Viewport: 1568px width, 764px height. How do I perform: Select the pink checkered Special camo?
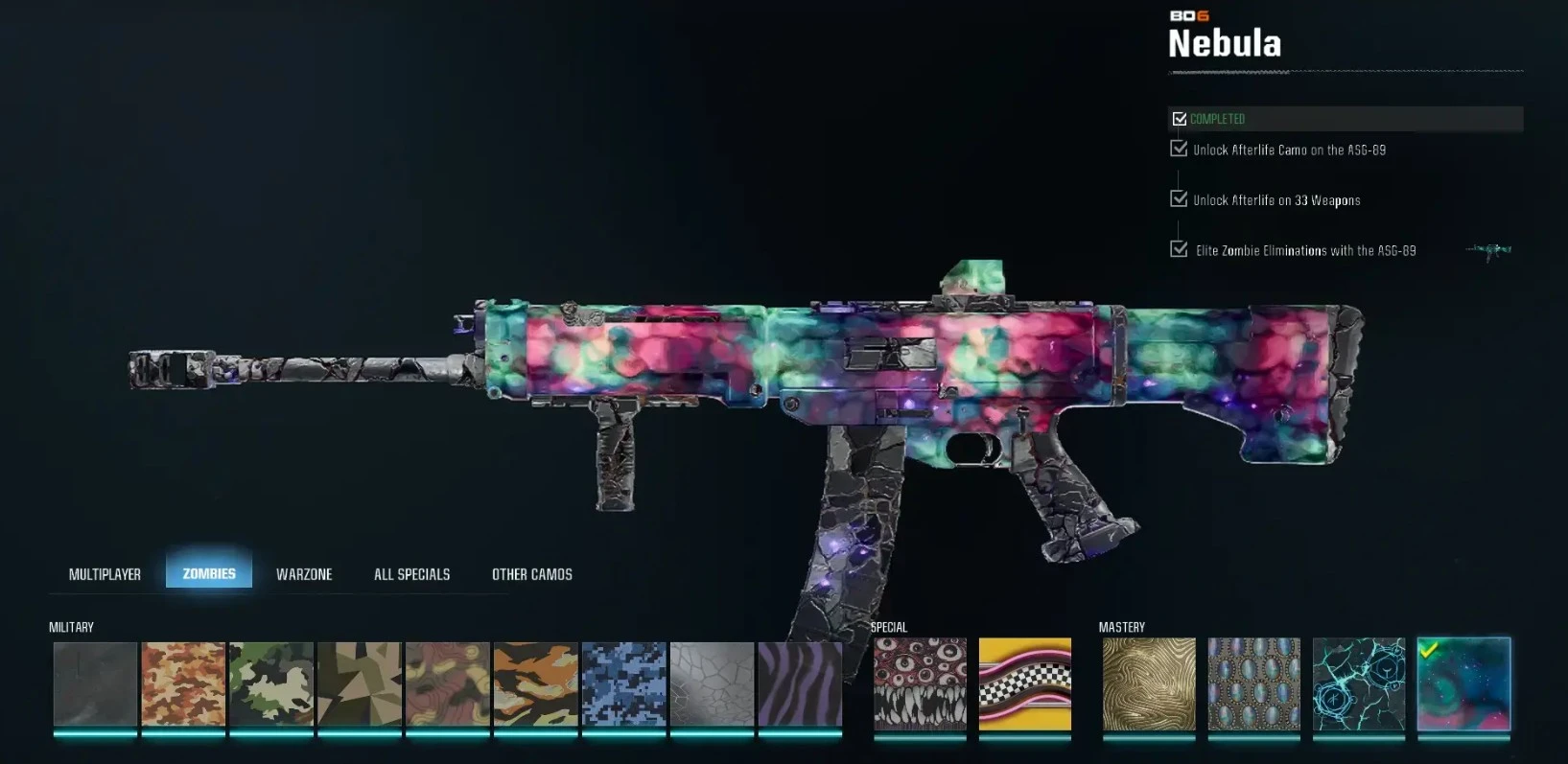[1025, 684]
